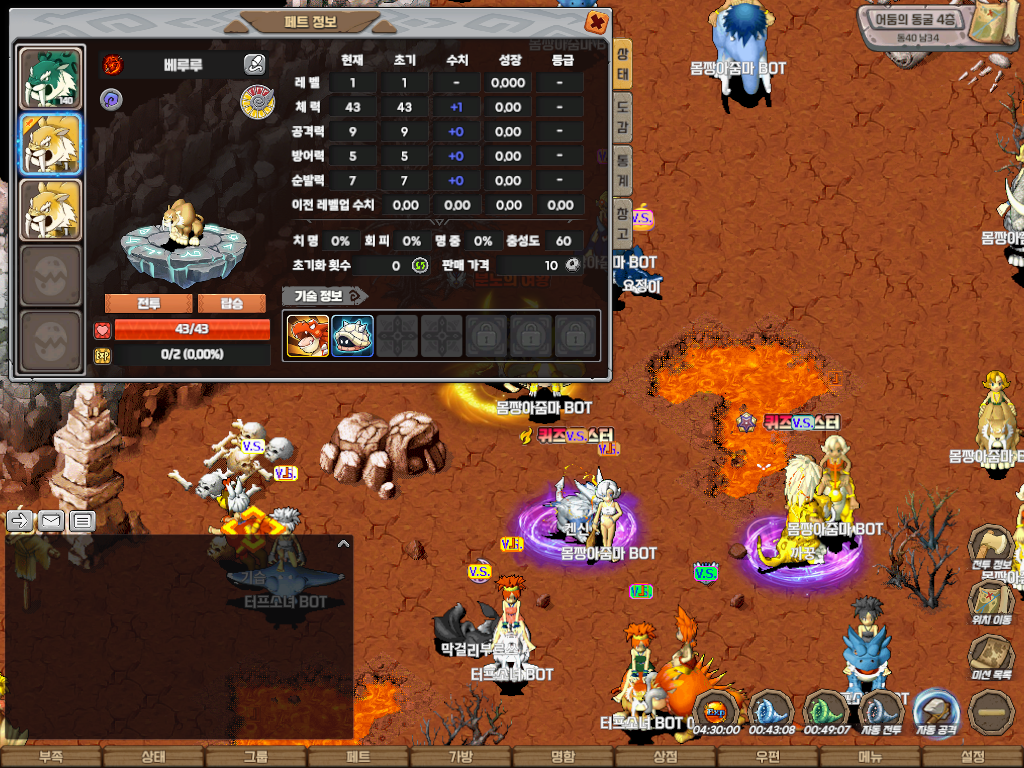Viewport: 1024px width, 768px height.
Task: Select the green sabertooth pet portrait
Action: coord(51,78)
